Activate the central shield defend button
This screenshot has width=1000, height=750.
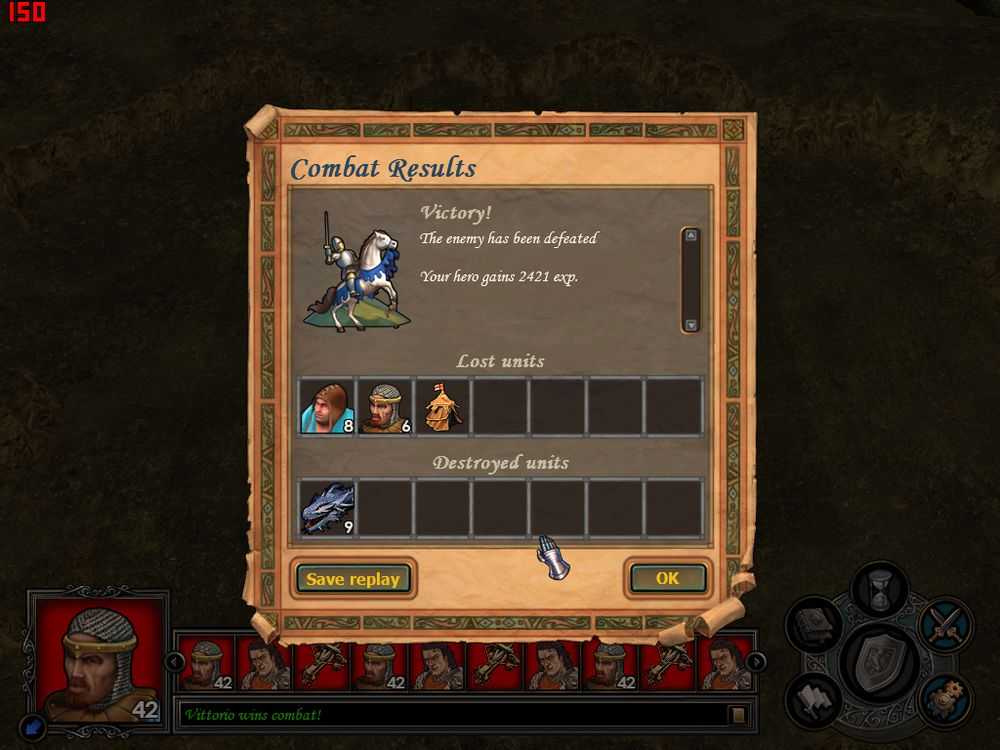tap(881, 661)
